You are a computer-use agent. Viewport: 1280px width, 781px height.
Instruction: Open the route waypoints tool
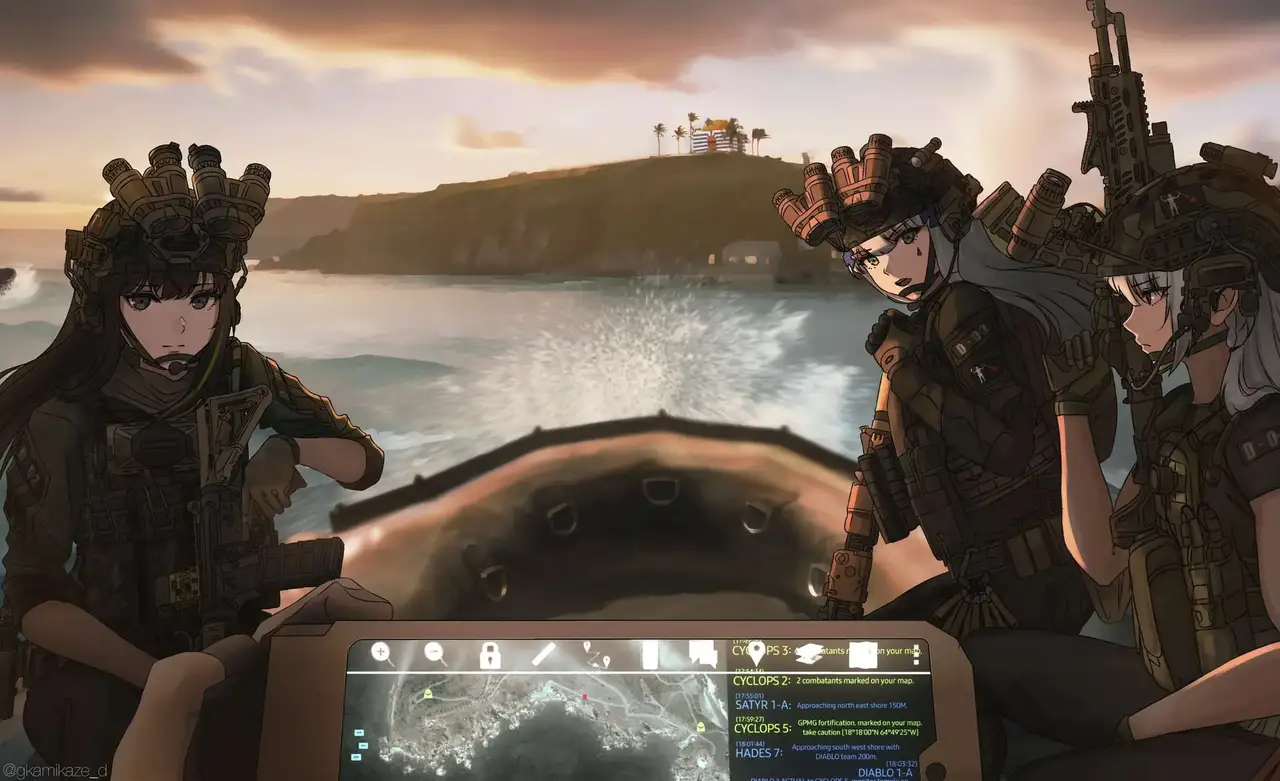597,656
